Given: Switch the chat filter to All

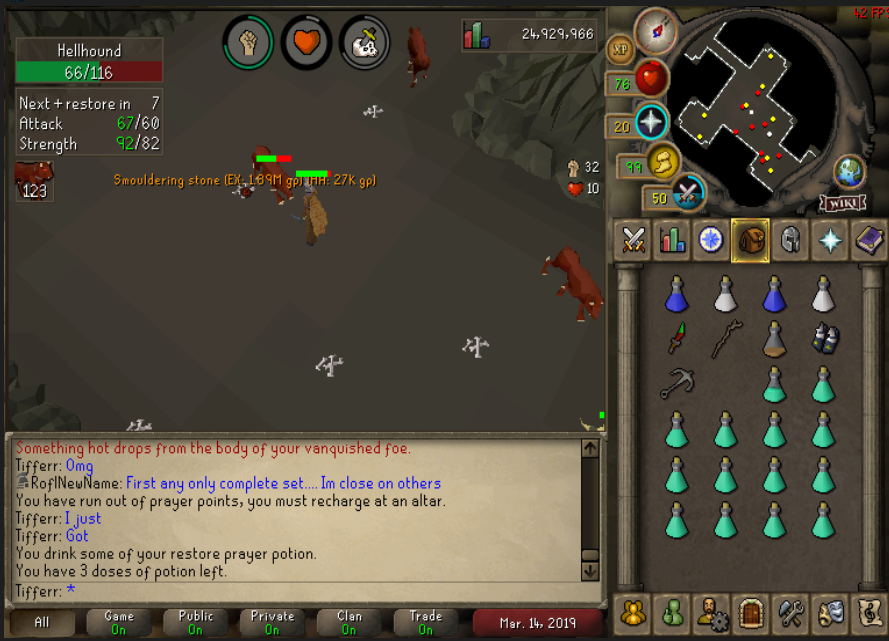Looking at the screenshot, I should pyautogui.click(x=42, y=622).
